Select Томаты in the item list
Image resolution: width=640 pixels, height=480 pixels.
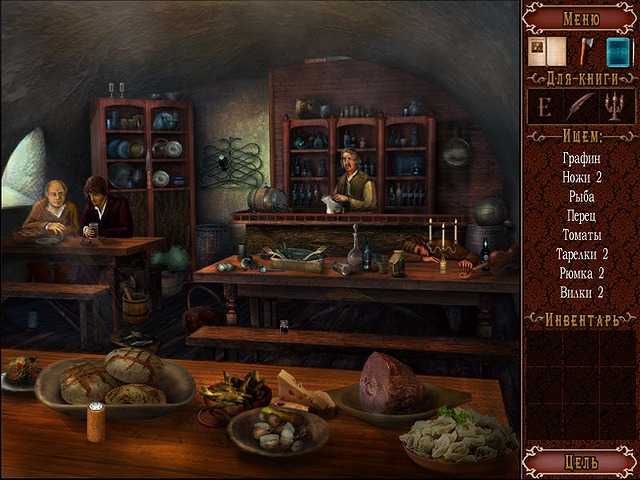(x=581, y=233)
